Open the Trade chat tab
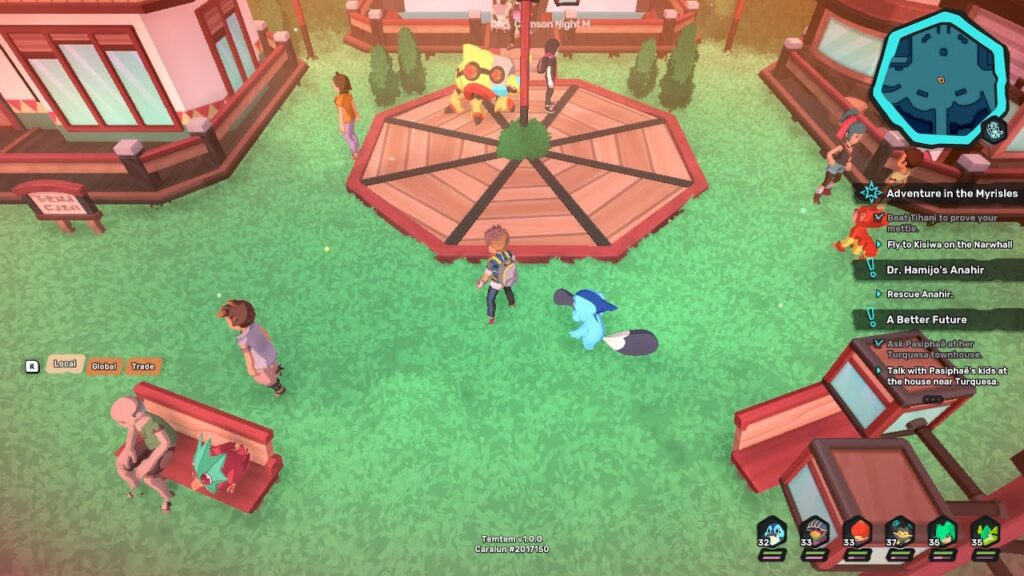The width and height of the screenshot is (1024, 576). coord(143,366)
